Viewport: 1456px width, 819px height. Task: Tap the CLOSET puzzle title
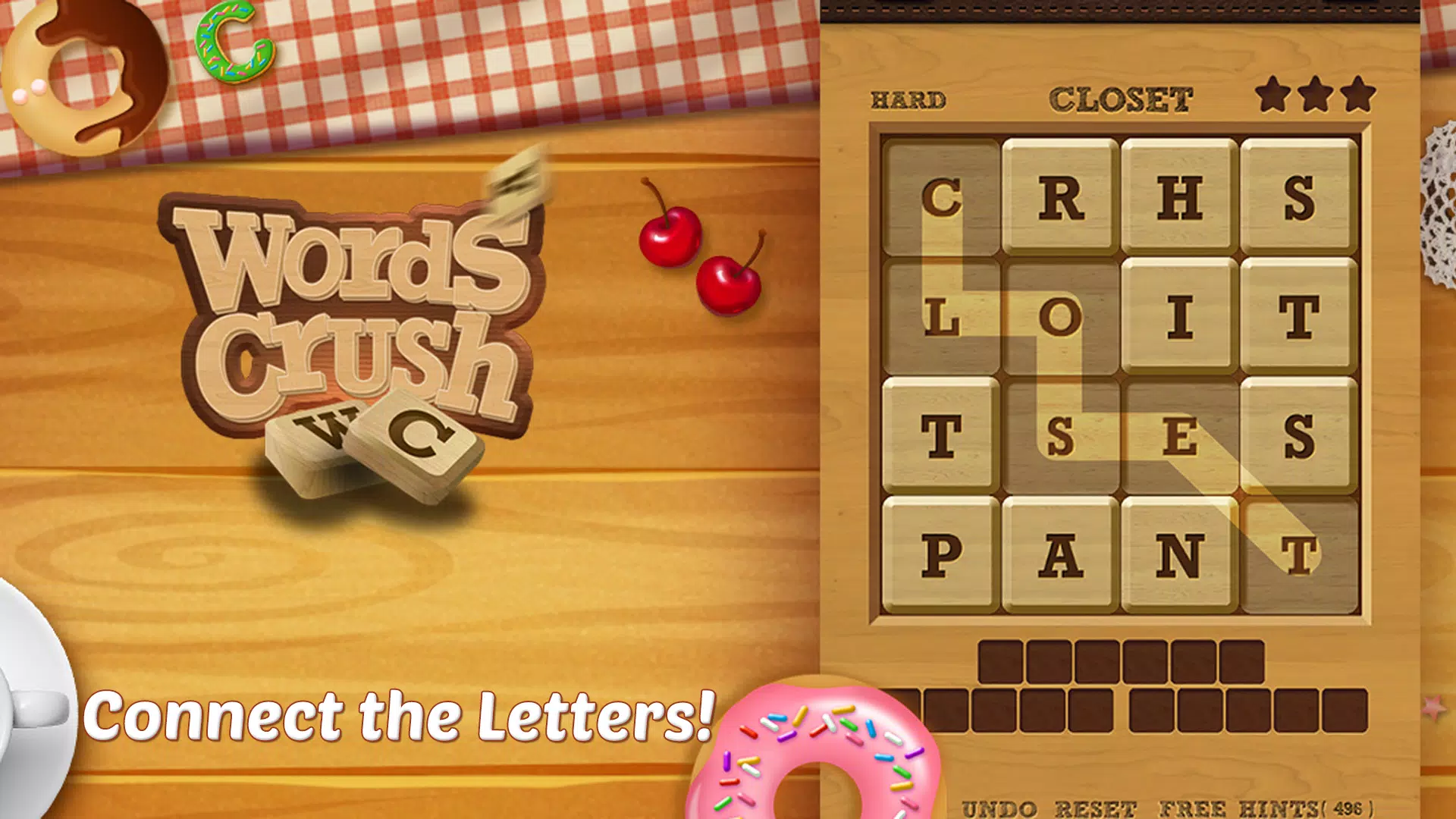pos(1122,99)
